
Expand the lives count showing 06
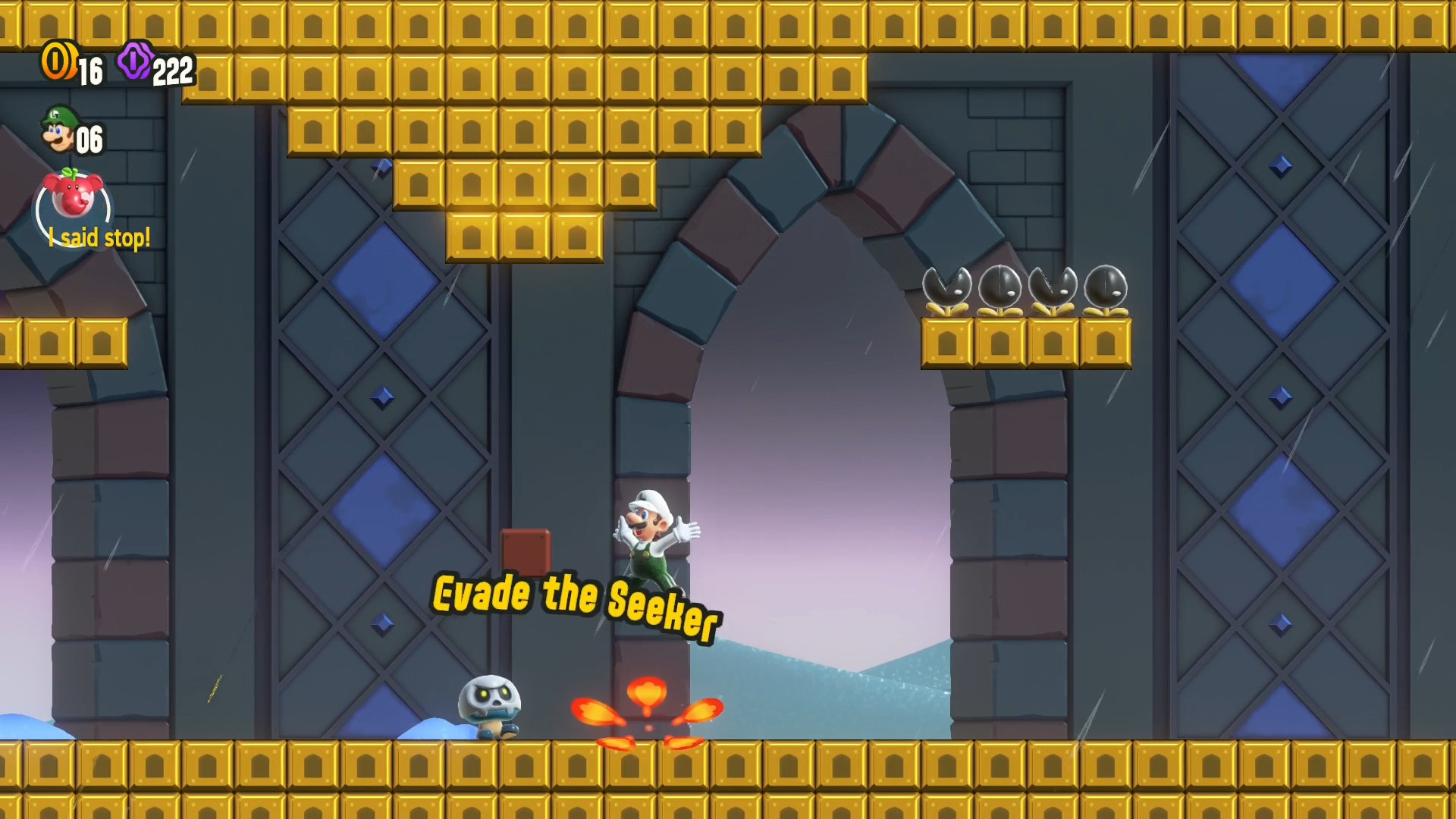tap(87, 138)
